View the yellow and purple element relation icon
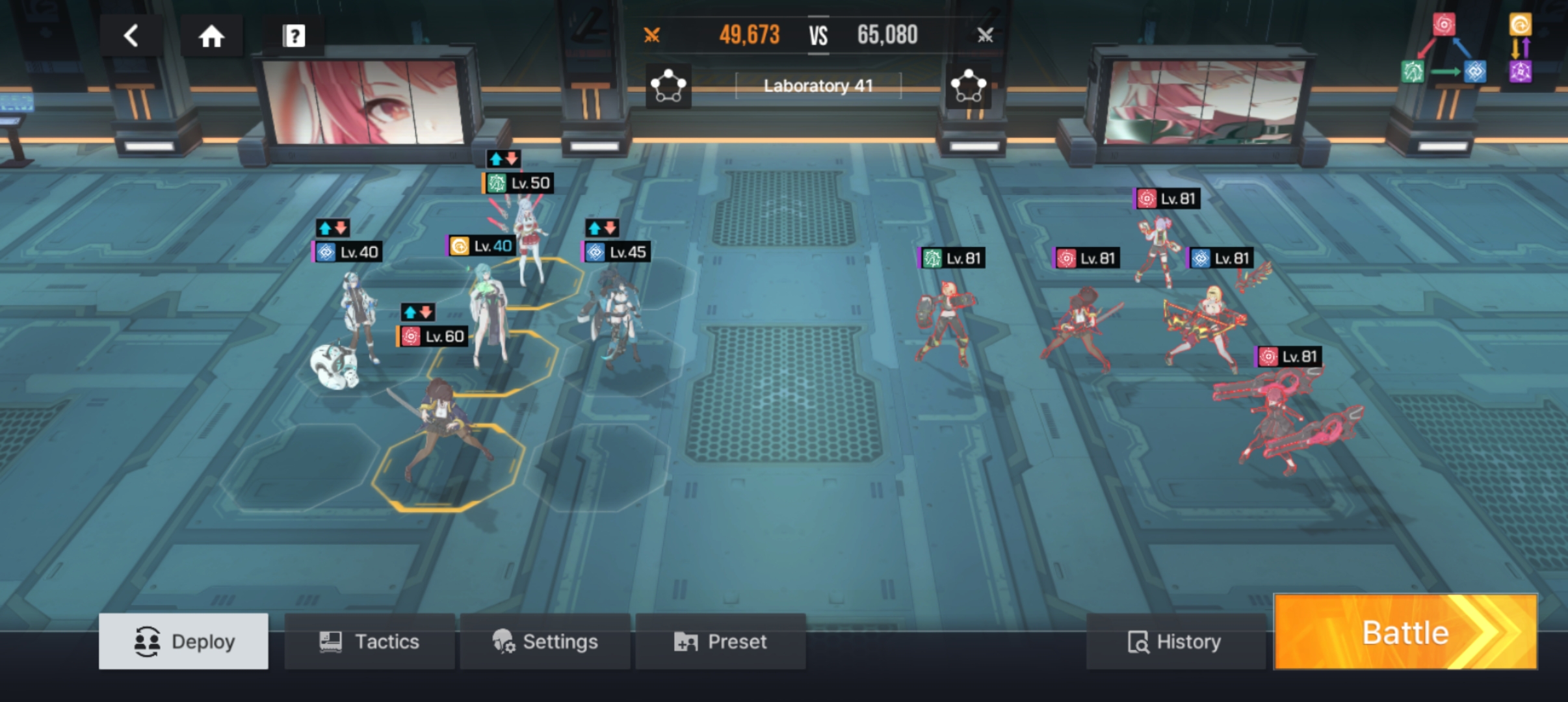 pyautogui.click(x=1521, y=49)
